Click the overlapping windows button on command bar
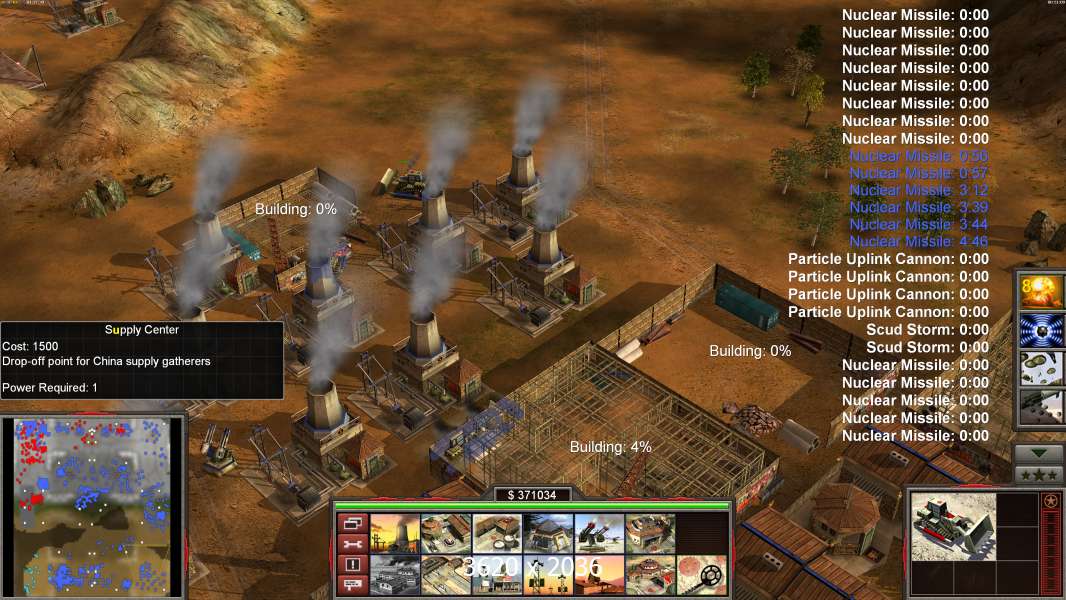Screen dimensions: 1066x600 [x=351, y=523]
